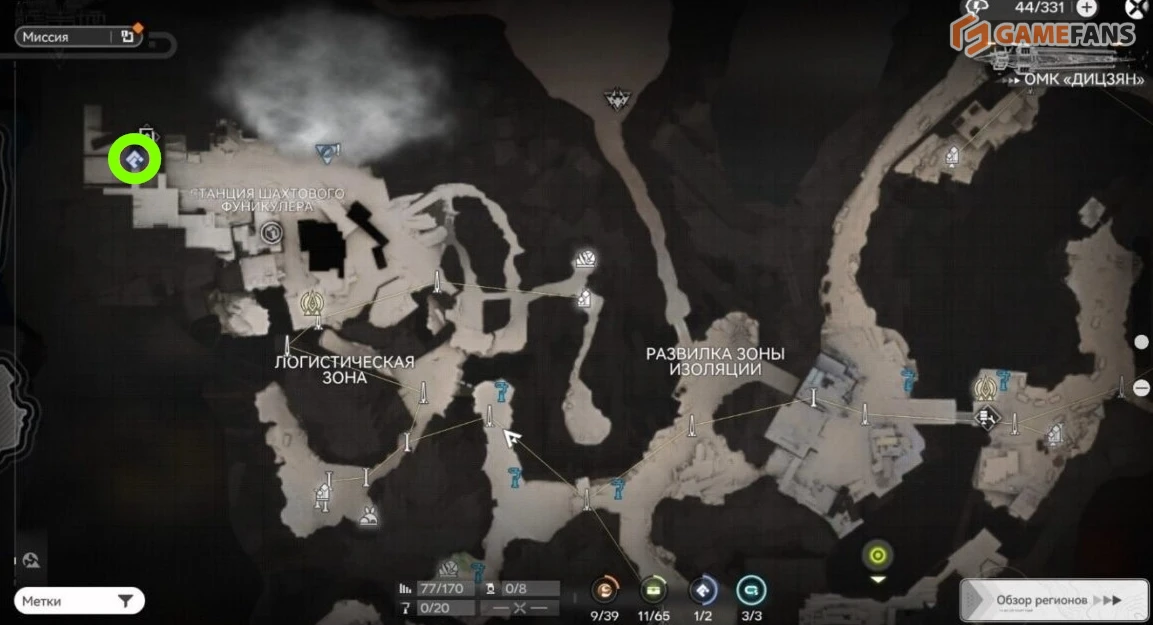Select the black diamond marker in the eastern corridor
This screenshot has height=625, width=1153.
(986, 417)
